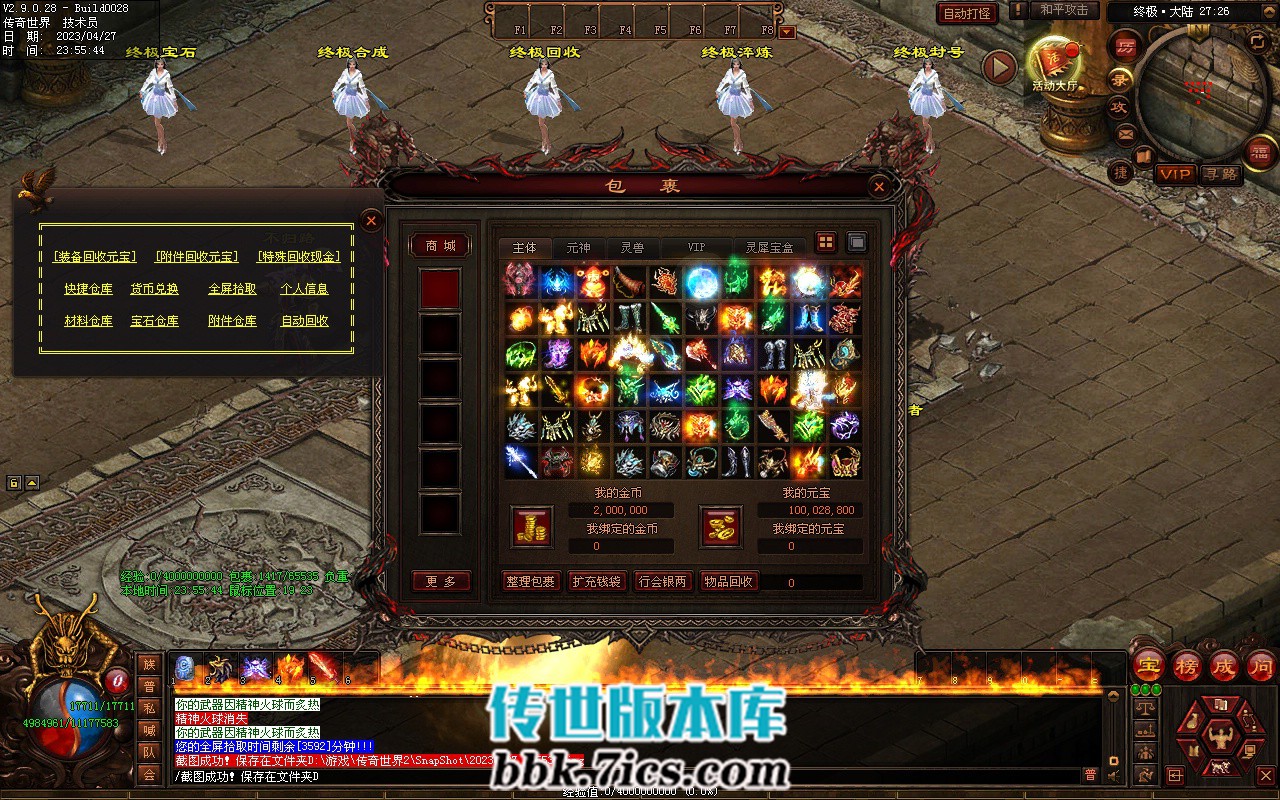Close the 包裹 inventory window
Screen dimensions: 1280x800
point(878,186)
